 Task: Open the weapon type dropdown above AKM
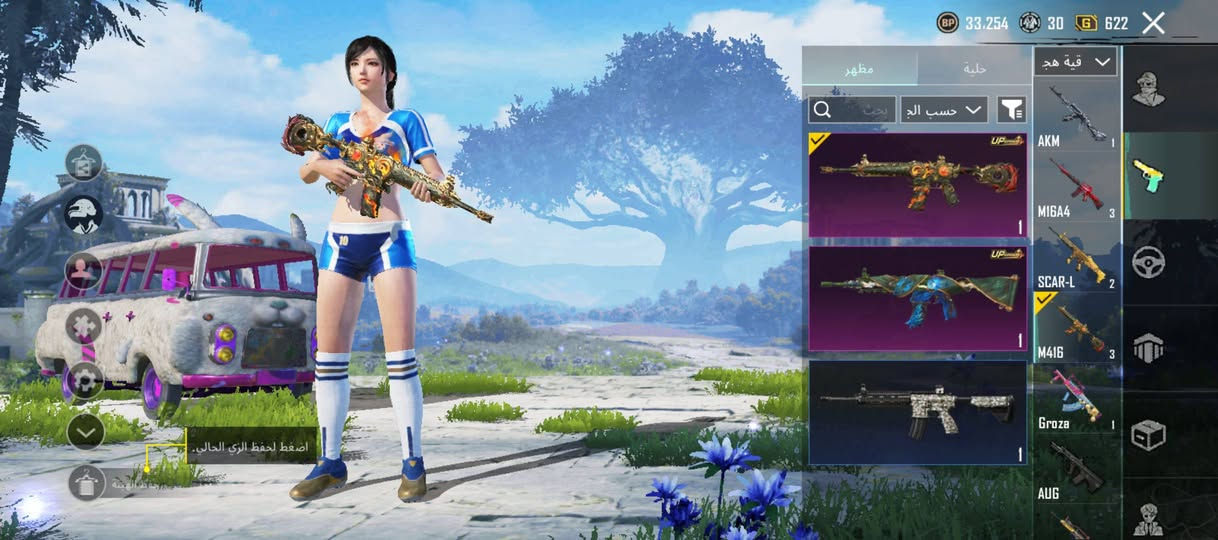click(1076, 62)
